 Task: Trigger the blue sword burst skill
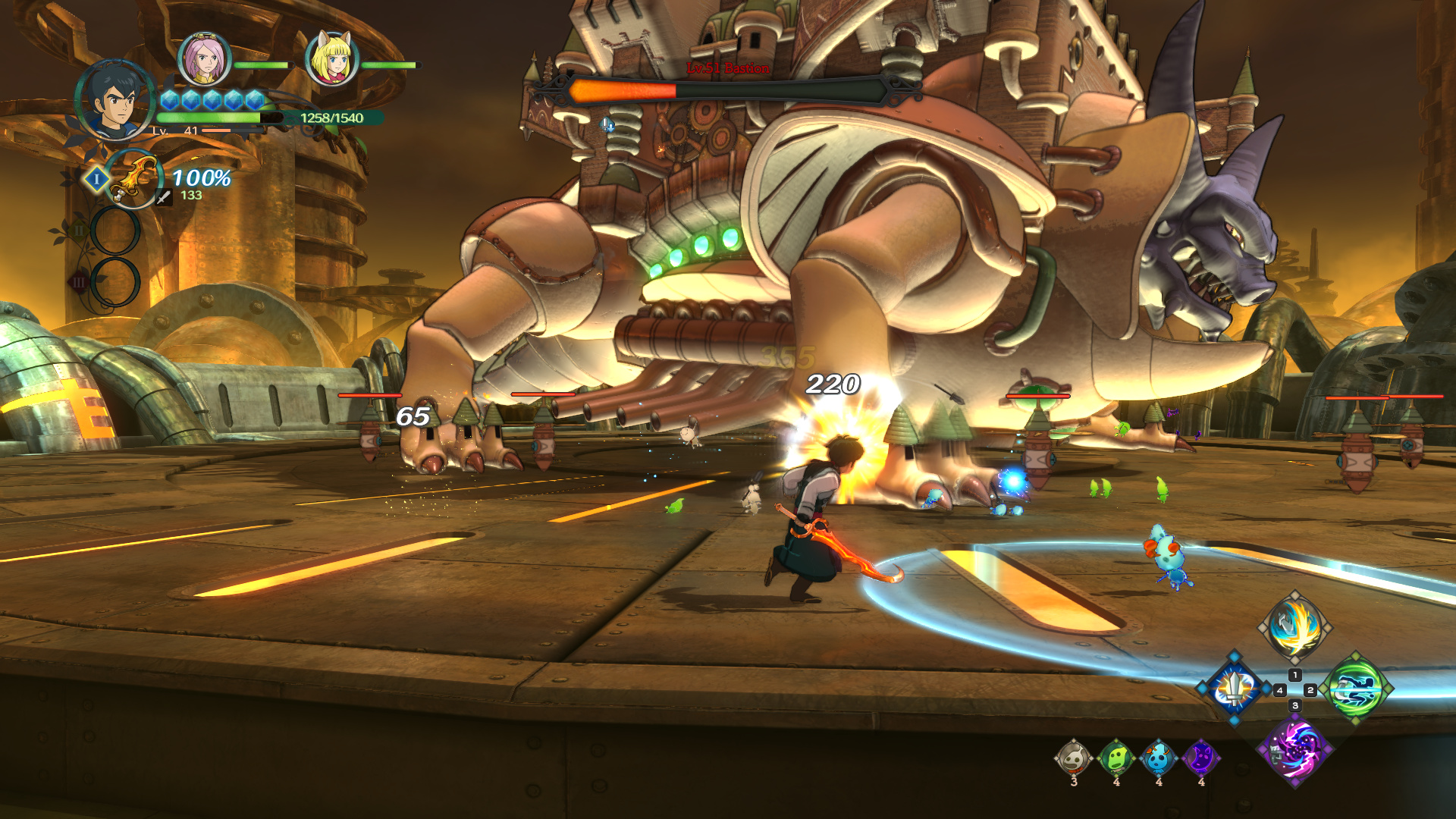click(1235, 689)
